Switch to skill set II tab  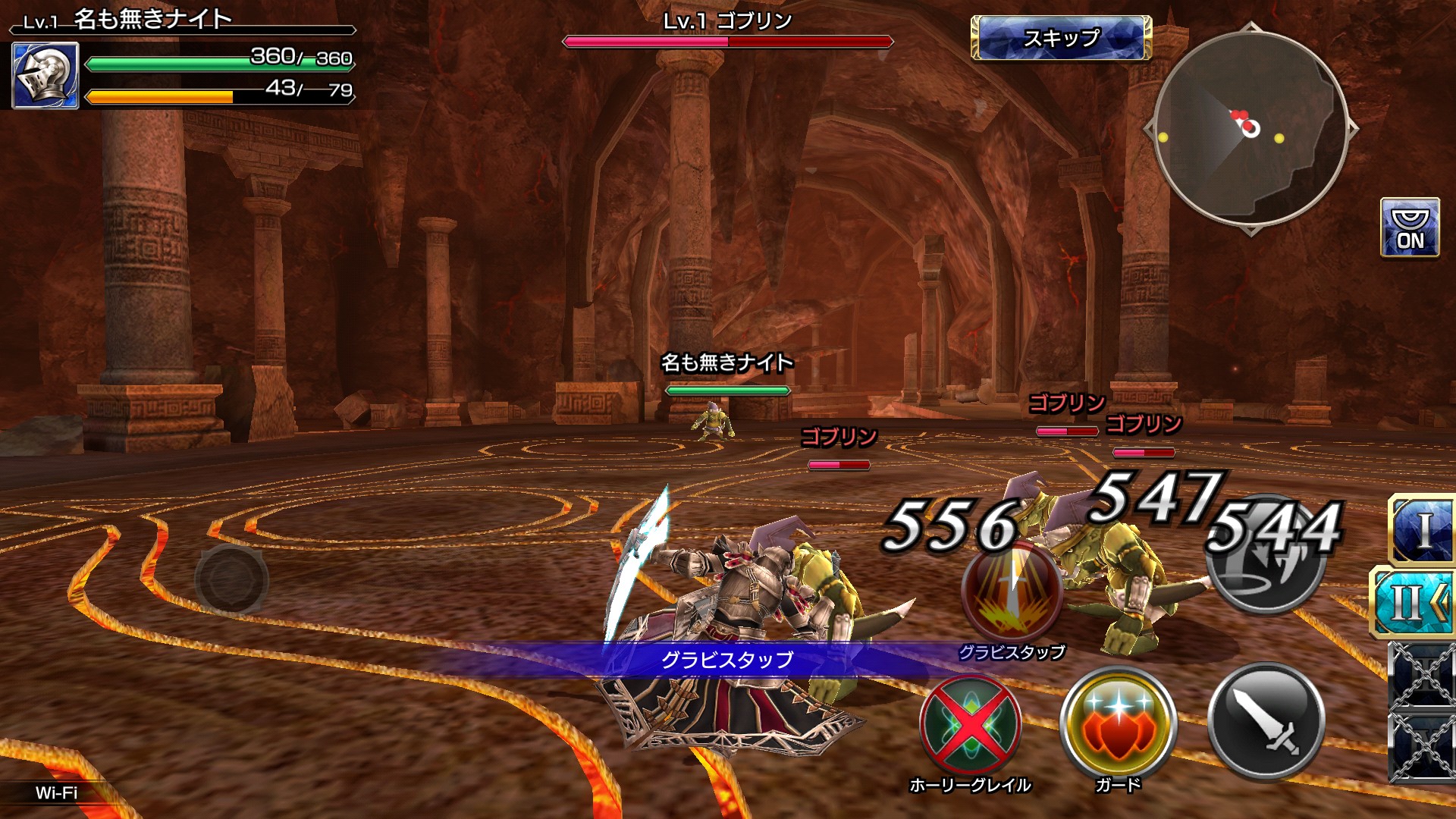[x=1415, y=603]
